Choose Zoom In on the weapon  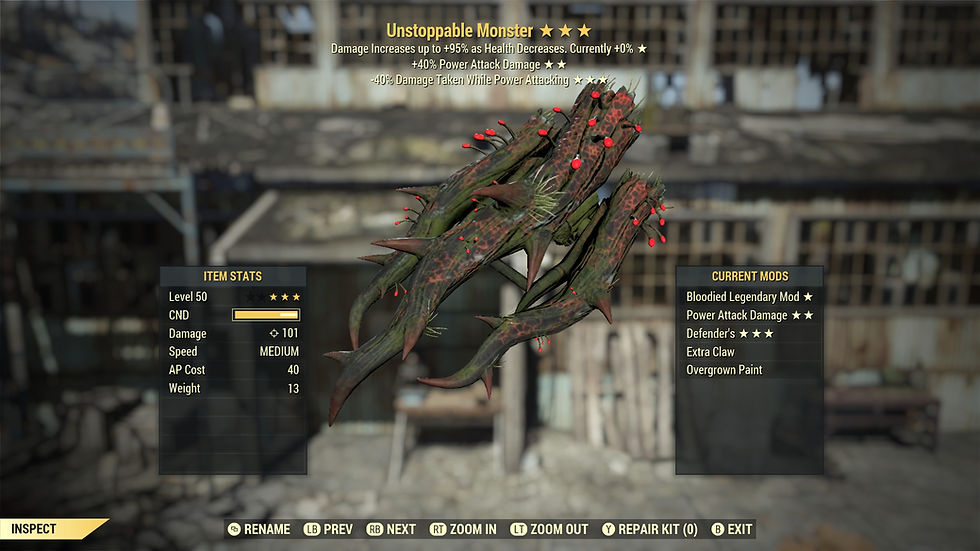click(x=463, y=529)
